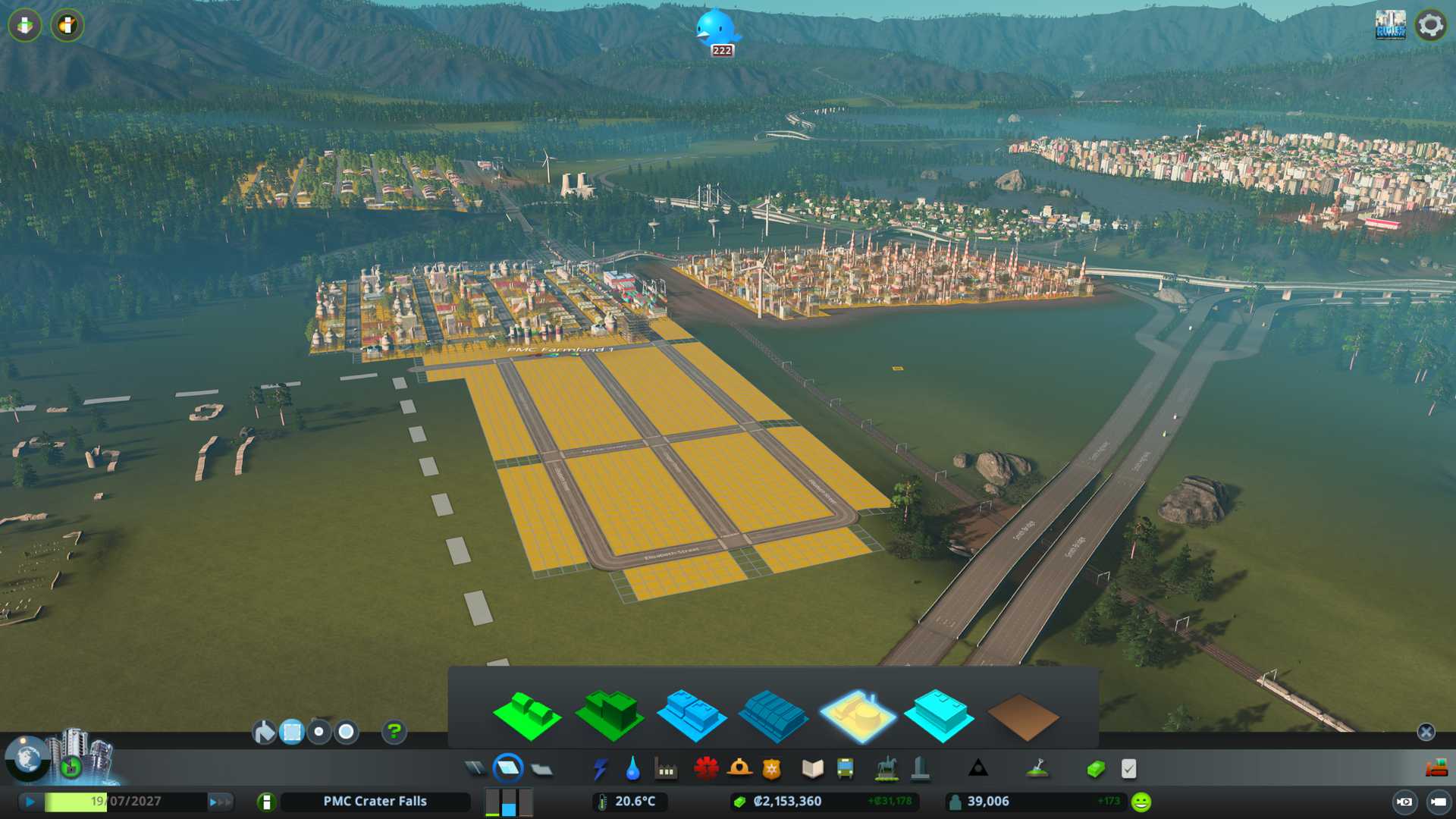Select the yellow industrial zoning
1456x819 pixels.
857,715
